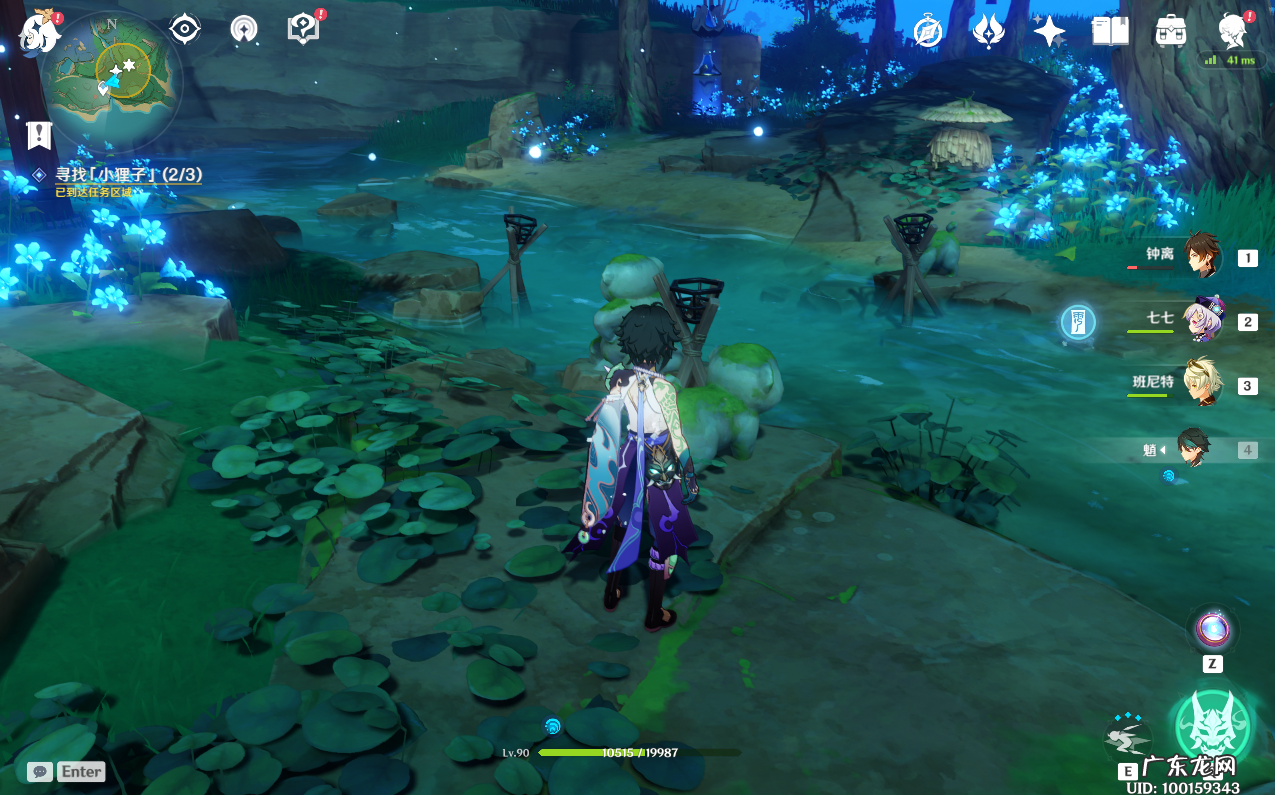Use the talisman quick item beside 七七
Image resolution: width=1275 pixels, height=795 pixels.
(1078, 322)
